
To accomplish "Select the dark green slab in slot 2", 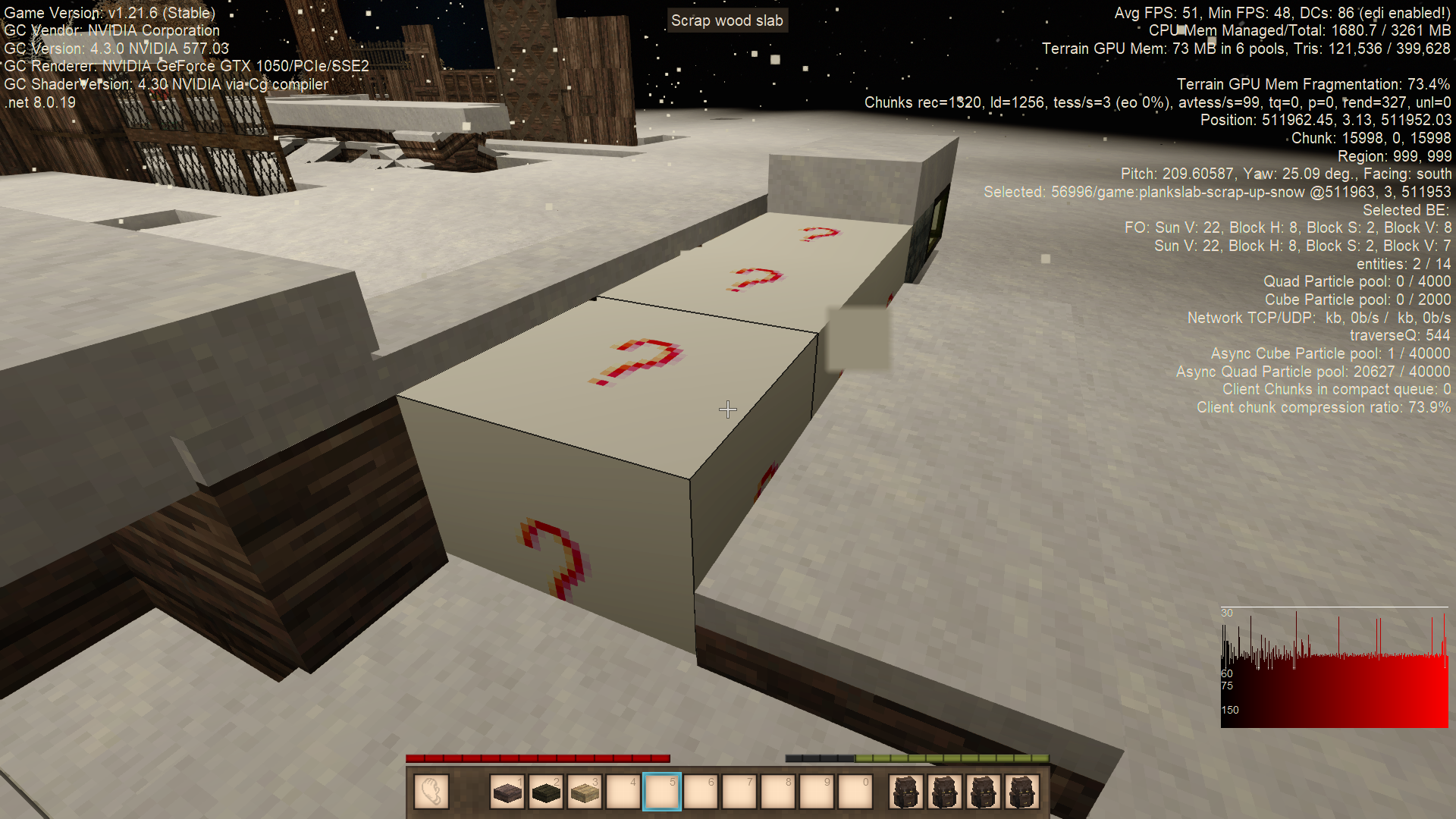I will [546, 792].
